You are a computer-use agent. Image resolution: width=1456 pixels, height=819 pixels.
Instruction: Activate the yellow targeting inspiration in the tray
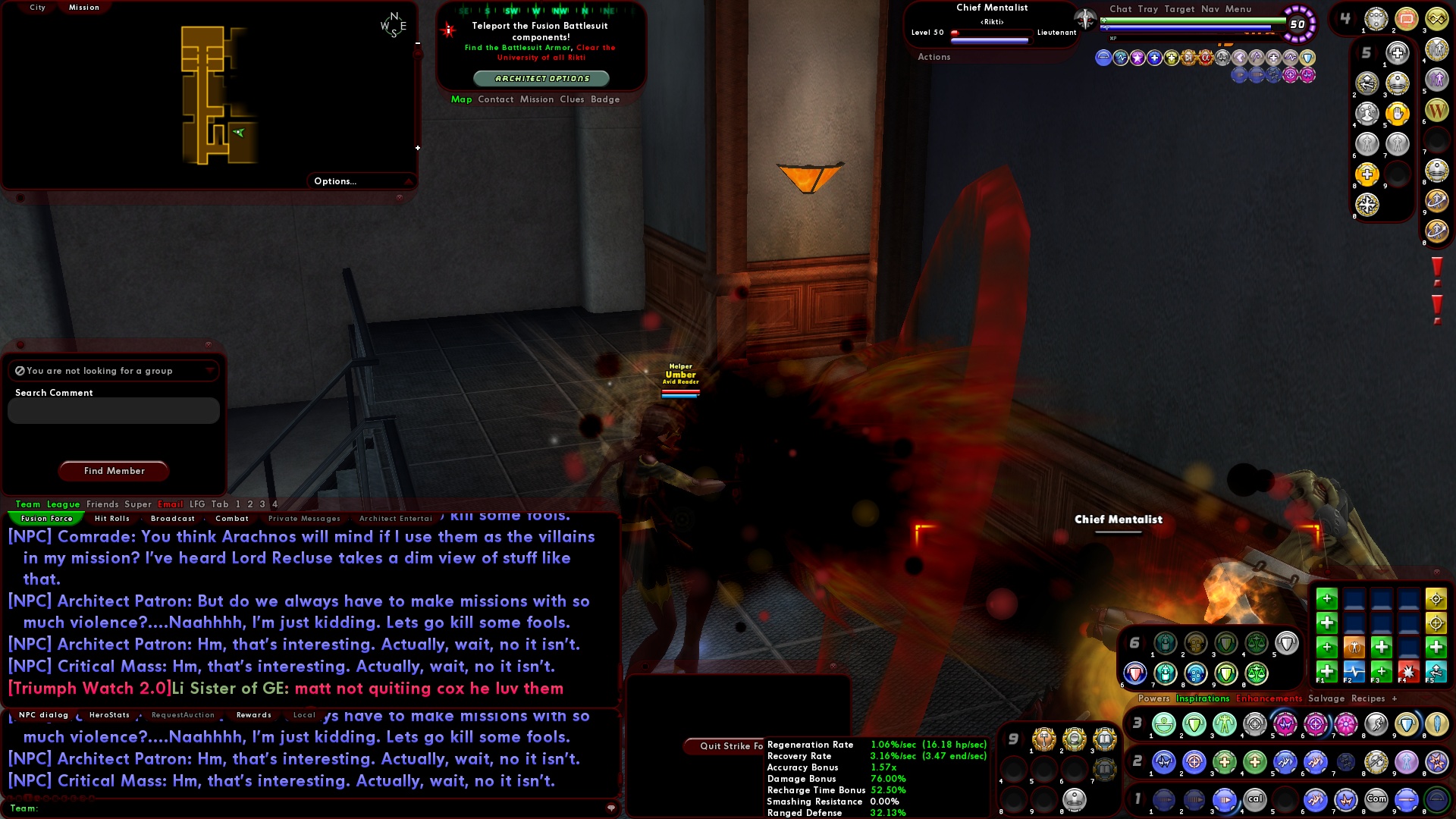coord(1437,600)
